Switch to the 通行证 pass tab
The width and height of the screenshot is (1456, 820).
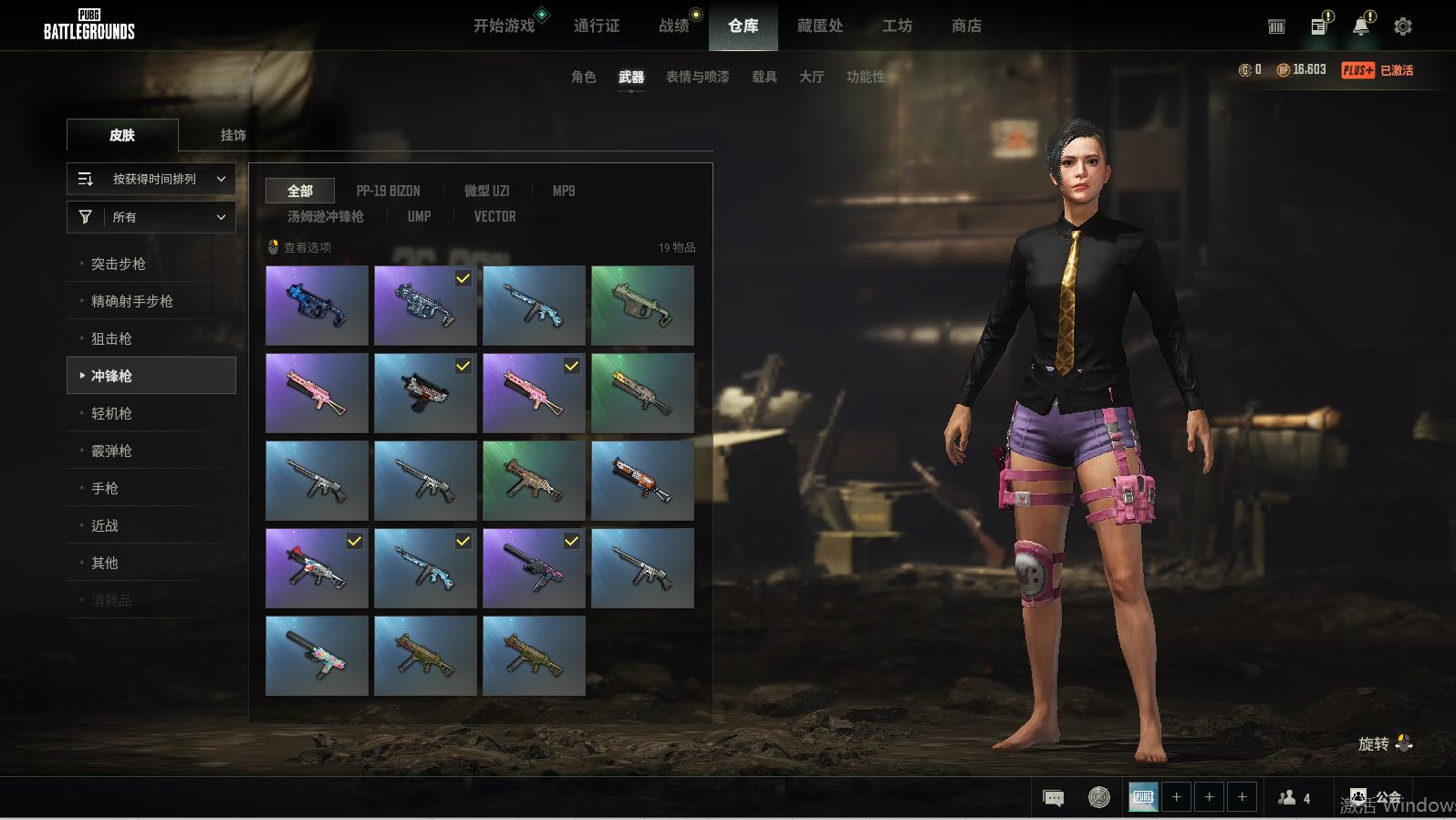[597, 26]
